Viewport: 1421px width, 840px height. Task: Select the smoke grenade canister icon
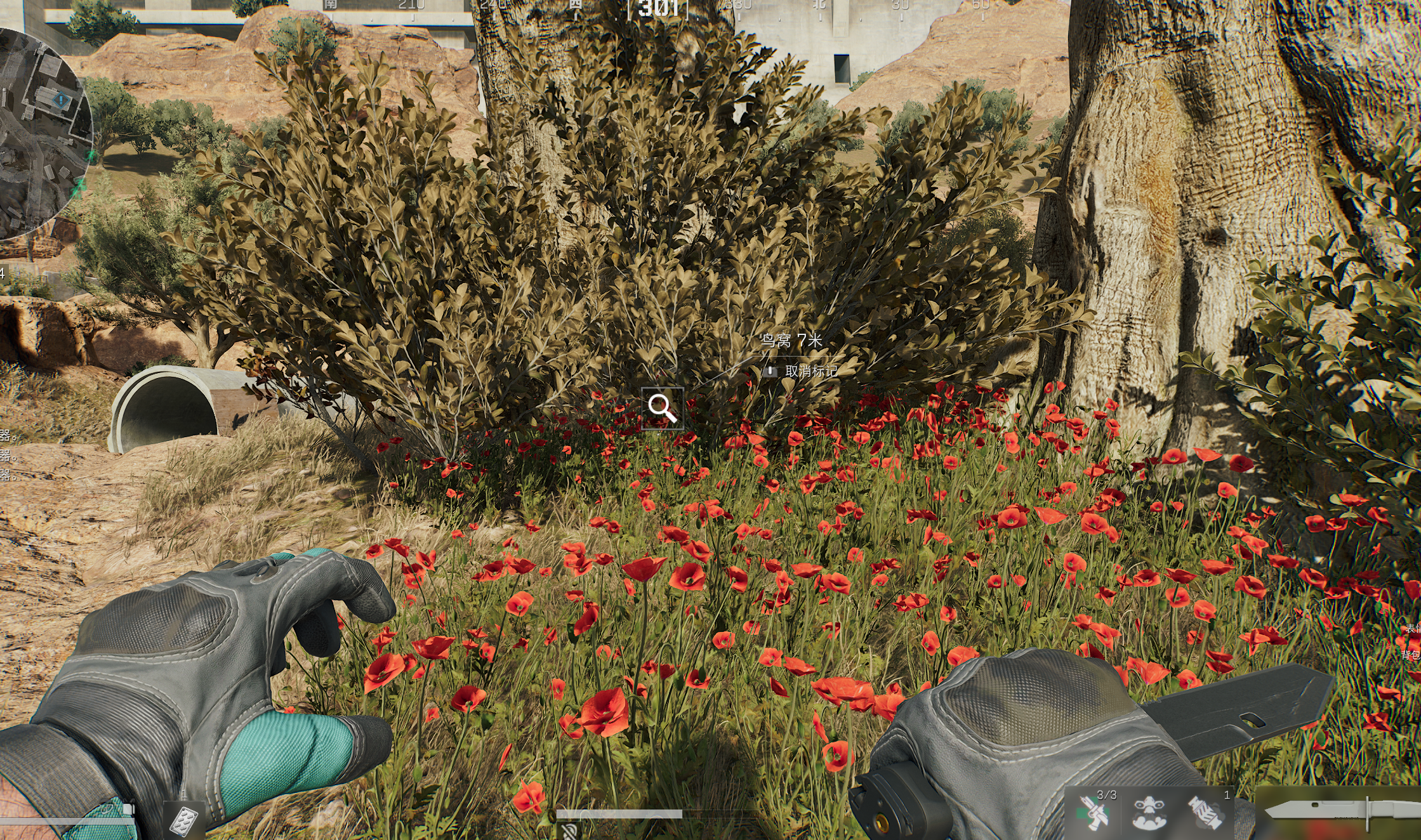(x=1205, y=814)
